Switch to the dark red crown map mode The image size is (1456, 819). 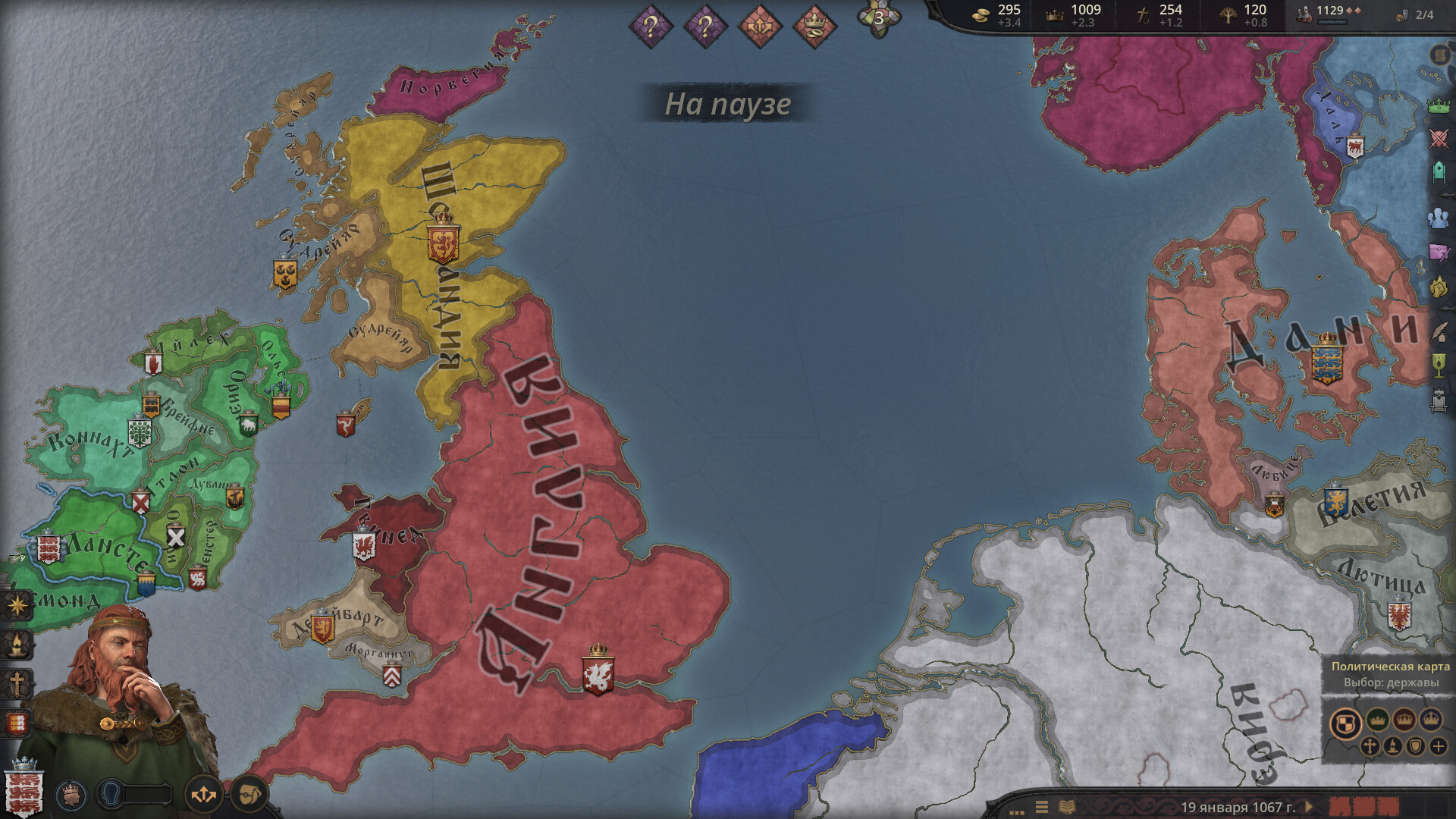(x=1404, y=719)
